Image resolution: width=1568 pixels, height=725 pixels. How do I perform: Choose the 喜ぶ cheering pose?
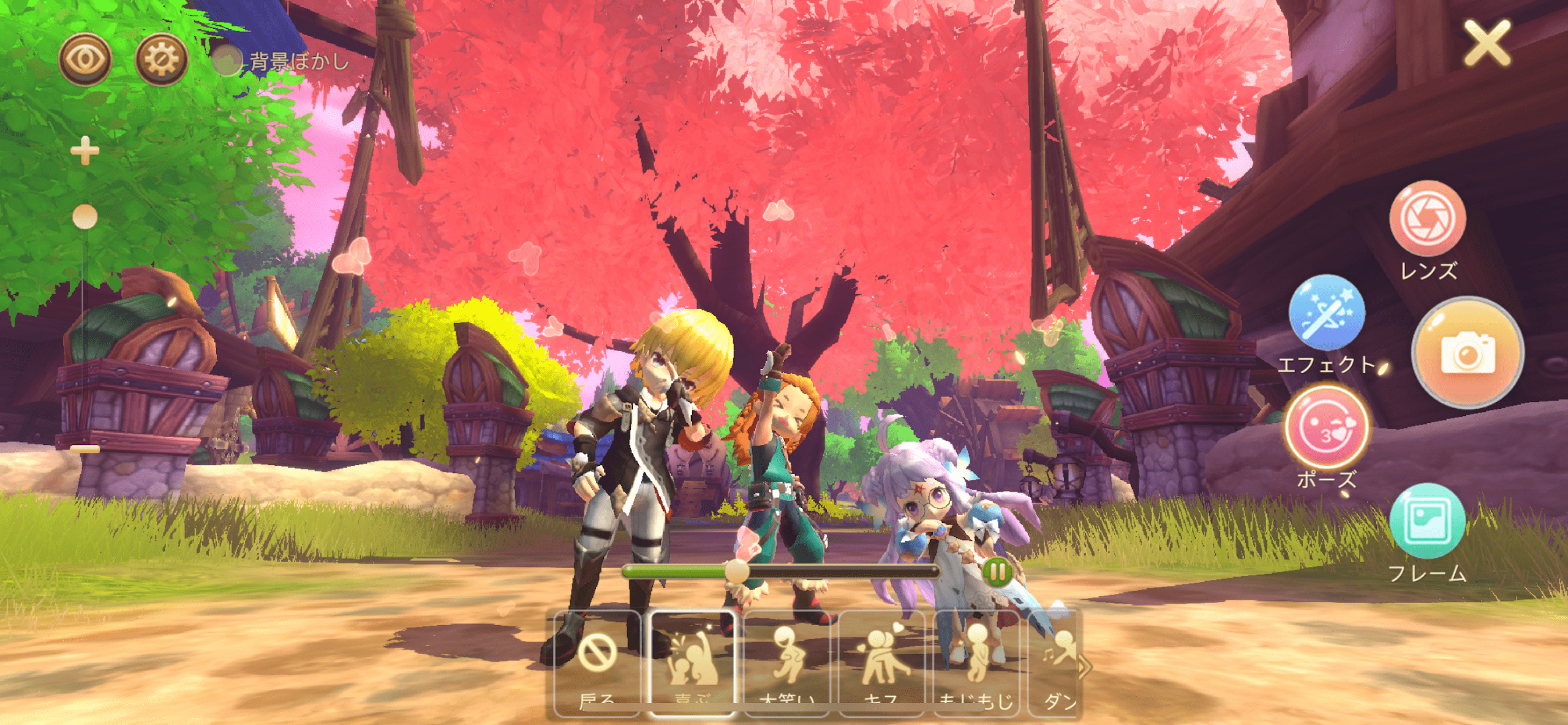(692, 663)
